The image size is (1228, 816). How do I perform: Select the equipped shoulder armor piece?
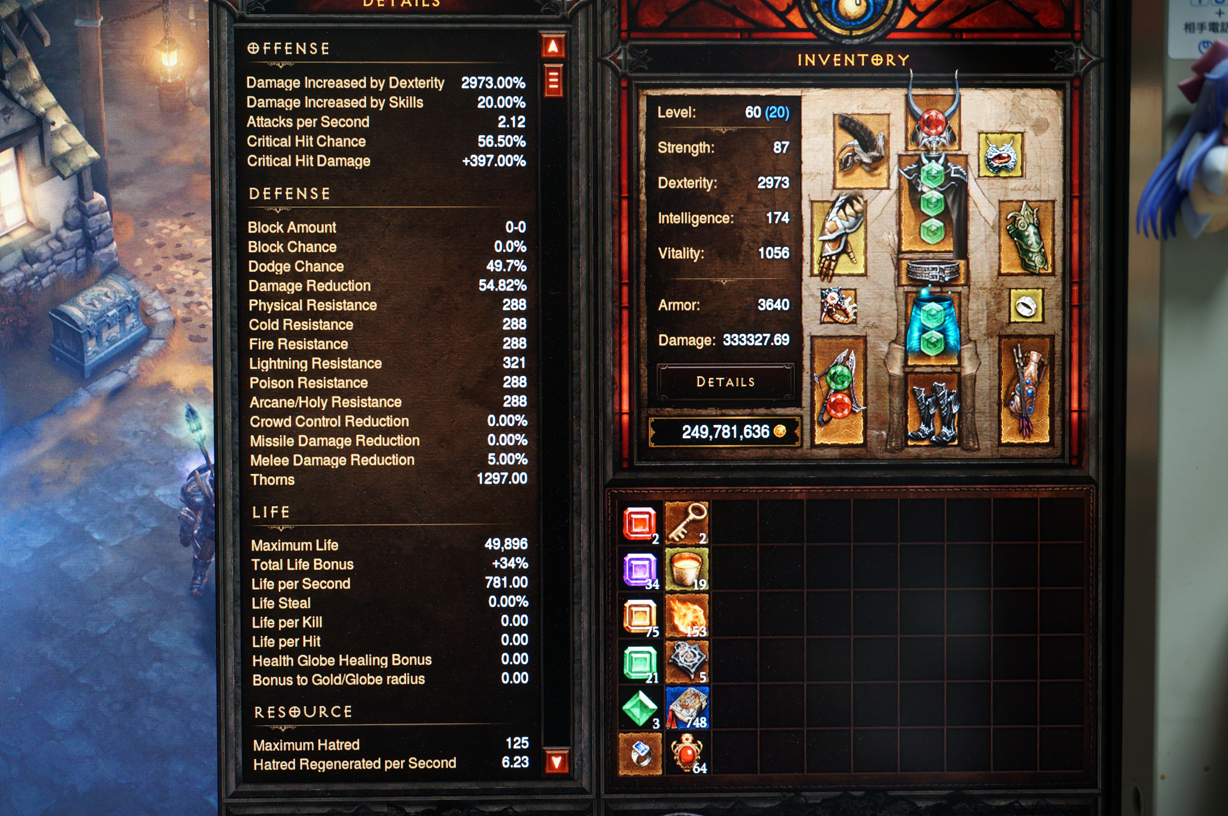pos(860,151)
